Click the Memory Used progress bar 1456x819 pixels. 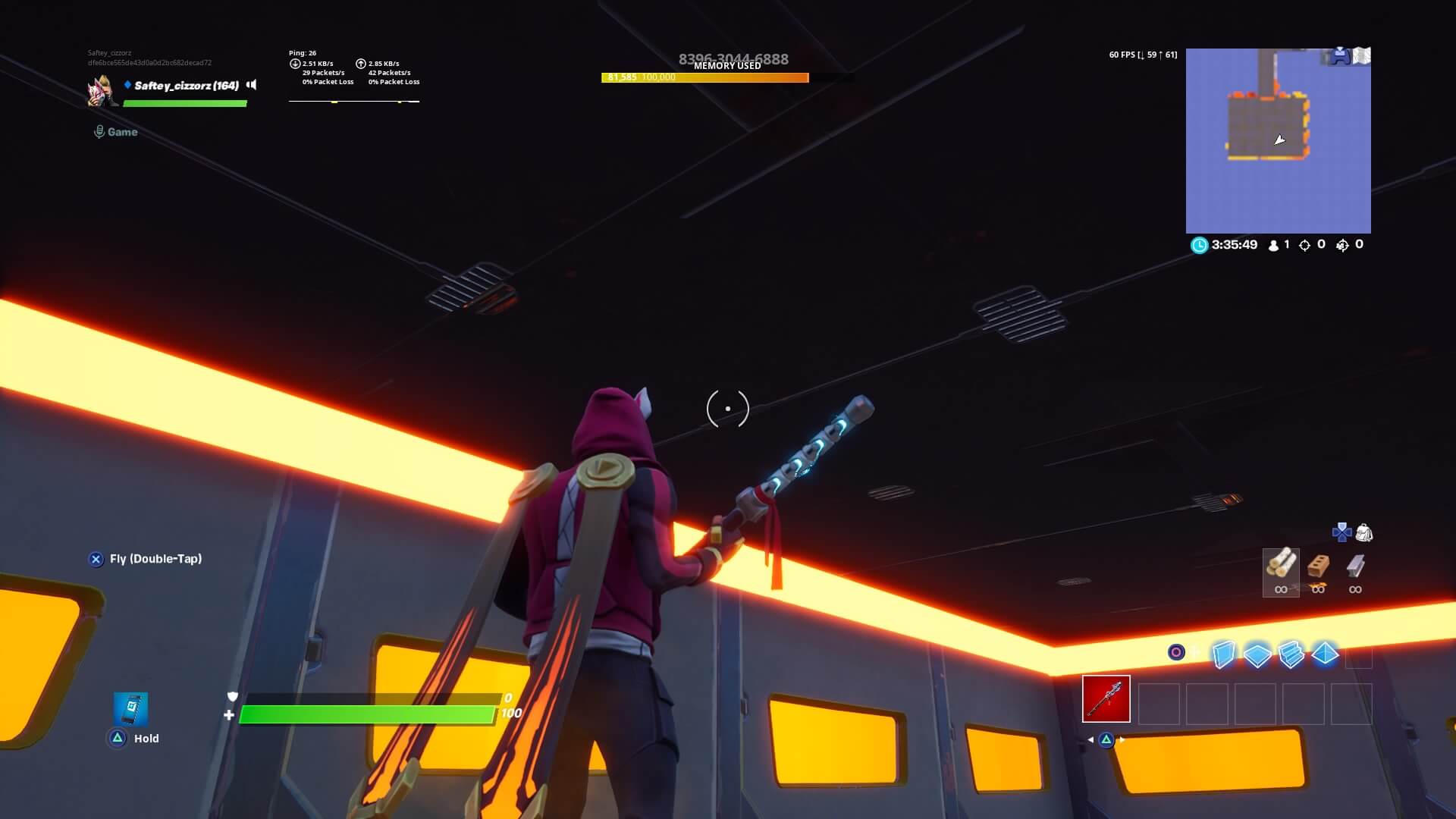tap(705, 77)
